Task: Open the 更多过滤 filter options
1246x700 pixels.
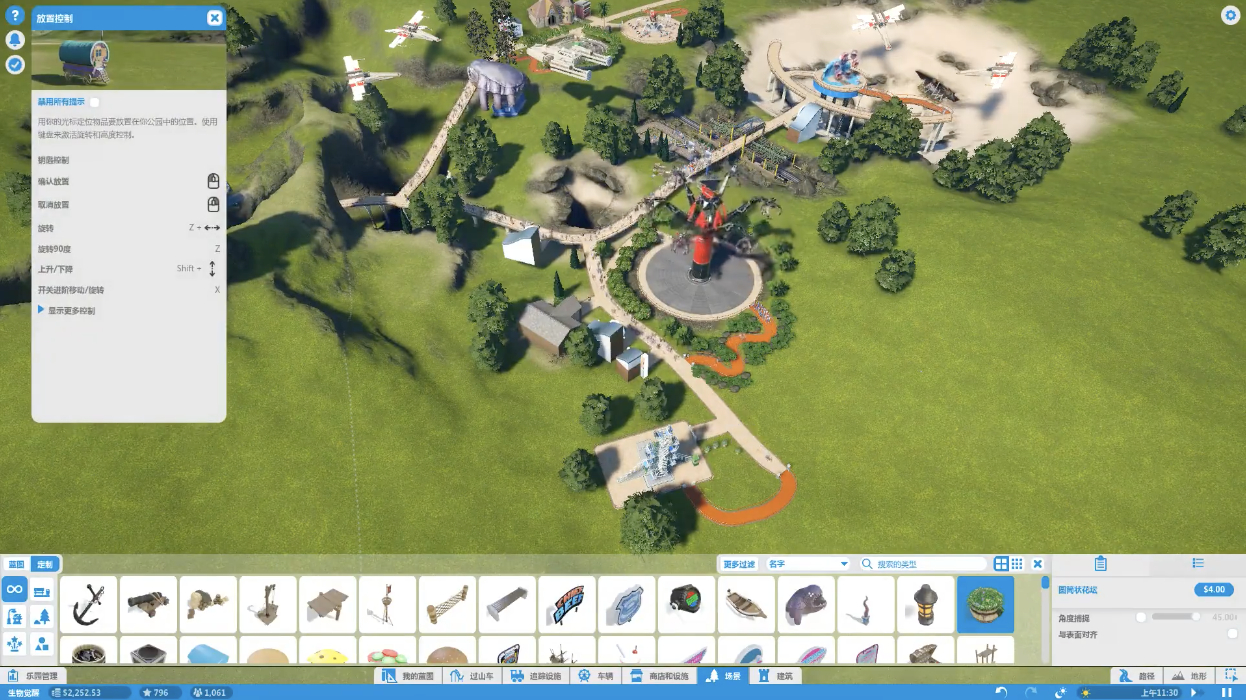Action: pos(739,564)
